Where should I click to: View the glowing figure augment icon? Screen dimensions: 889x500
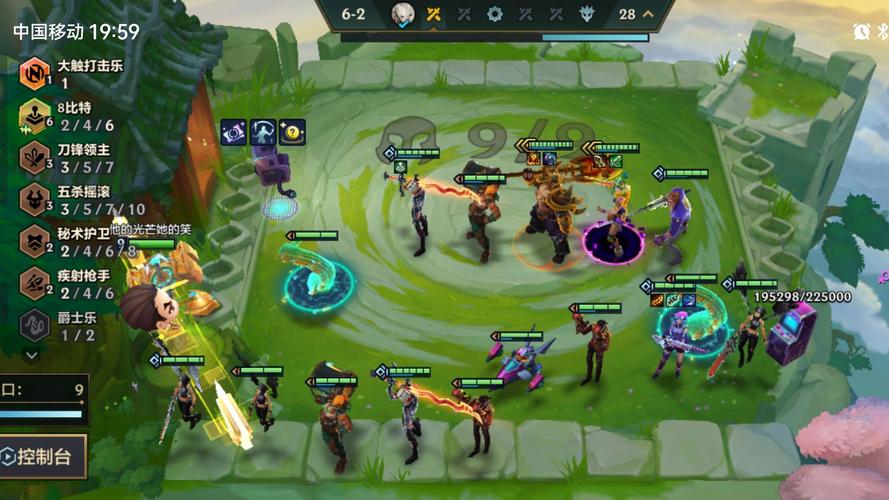(263, 131)
